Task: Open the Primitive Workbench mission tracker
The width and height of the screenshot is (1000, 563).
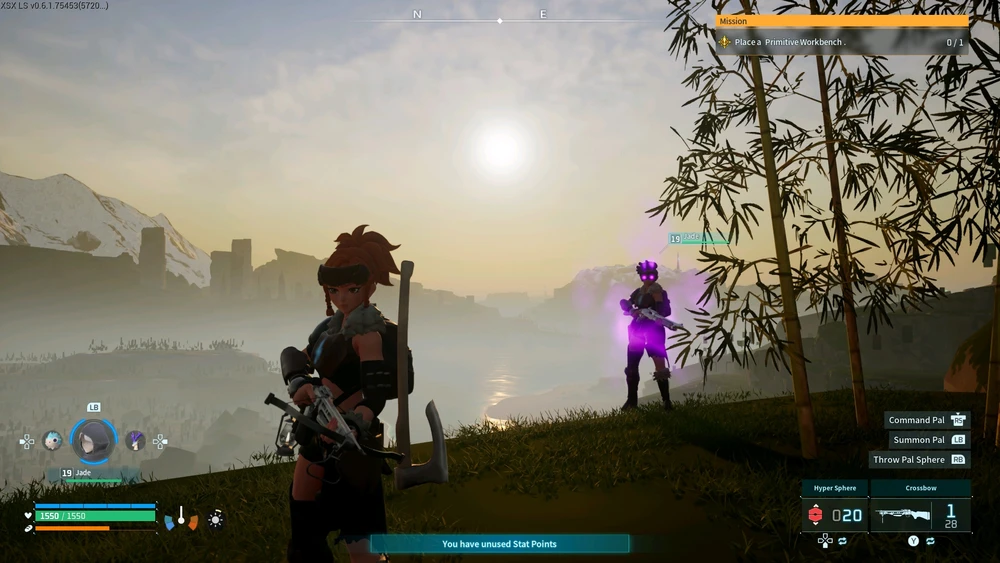Action: pyautogui.click(x=842, y=42)
